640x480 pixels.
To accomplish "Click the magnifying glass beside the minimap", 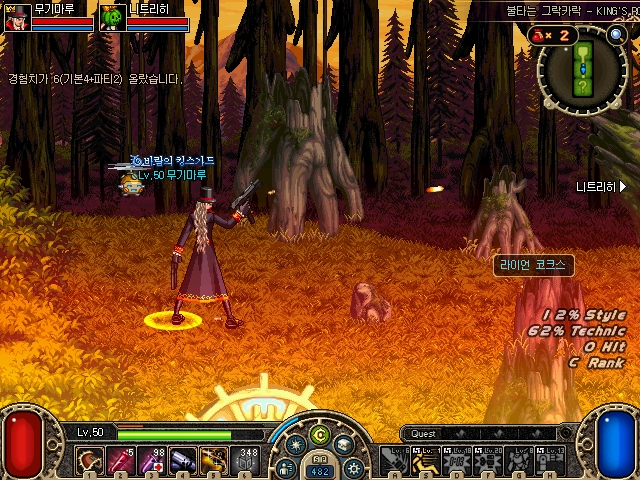I will click(617, 34).
